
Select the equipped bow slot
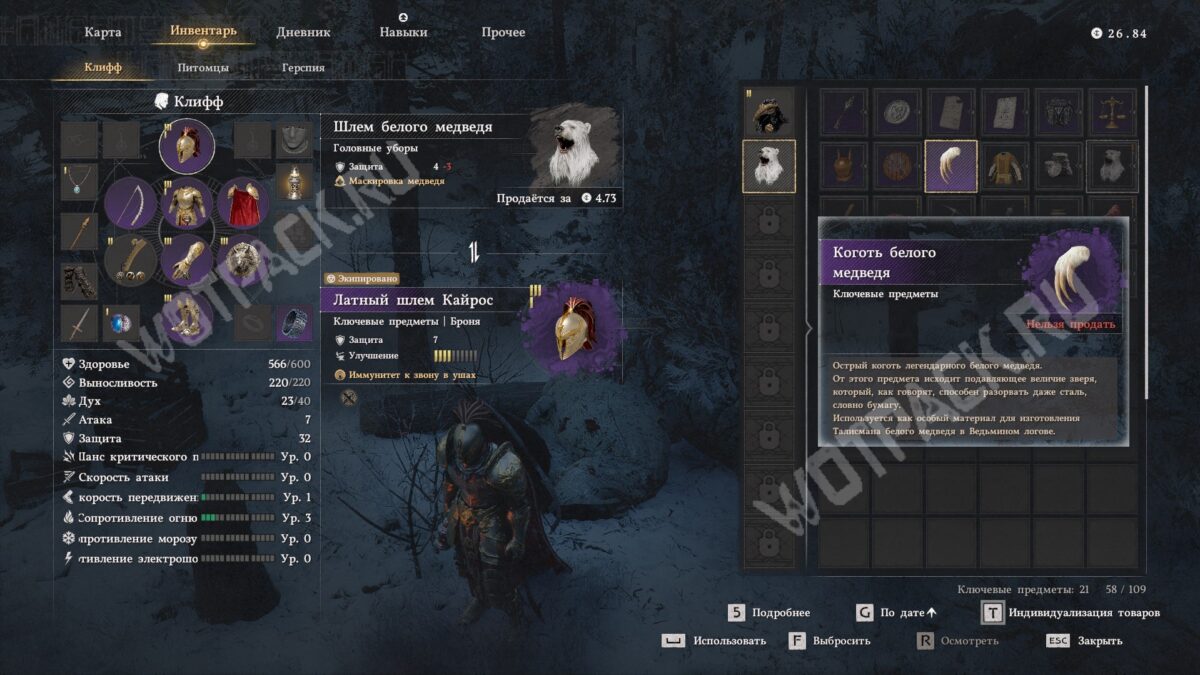pyautogui.click(x=130, y=203)
